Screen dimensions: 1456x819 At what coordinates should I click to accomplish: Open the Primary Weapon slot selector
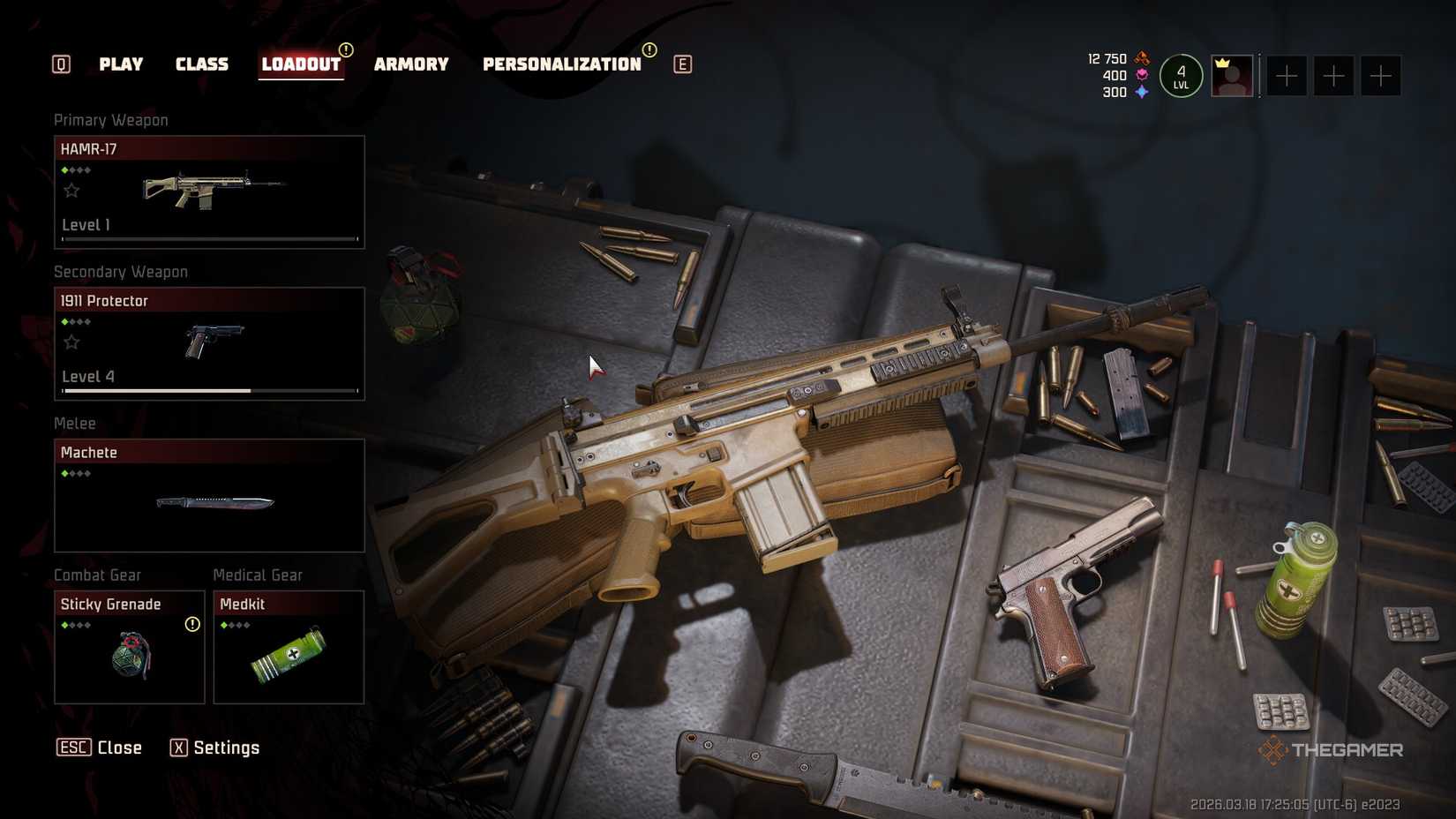point(208,191)
